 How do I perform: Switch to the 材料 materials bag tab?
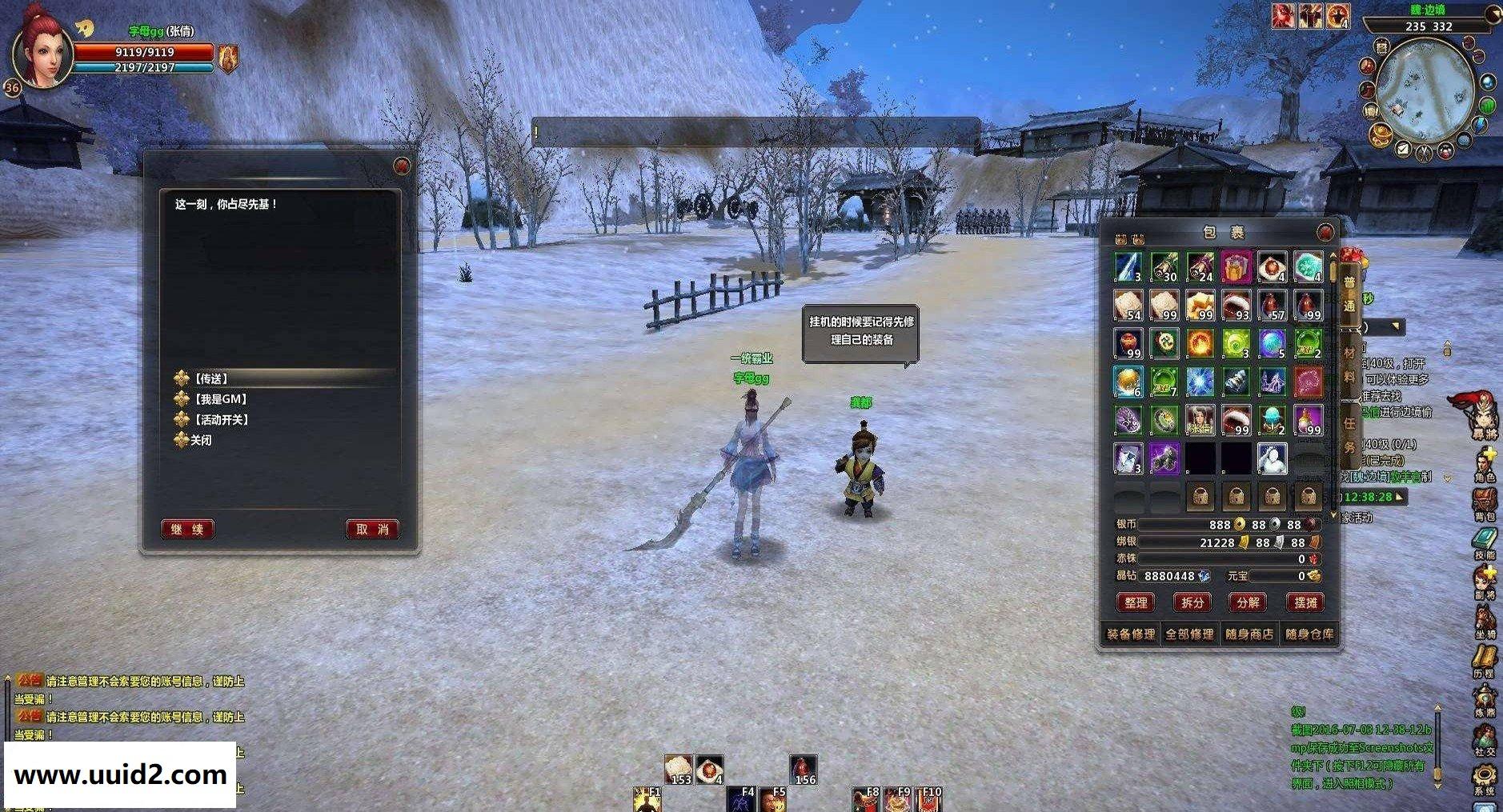(1349, 364)
